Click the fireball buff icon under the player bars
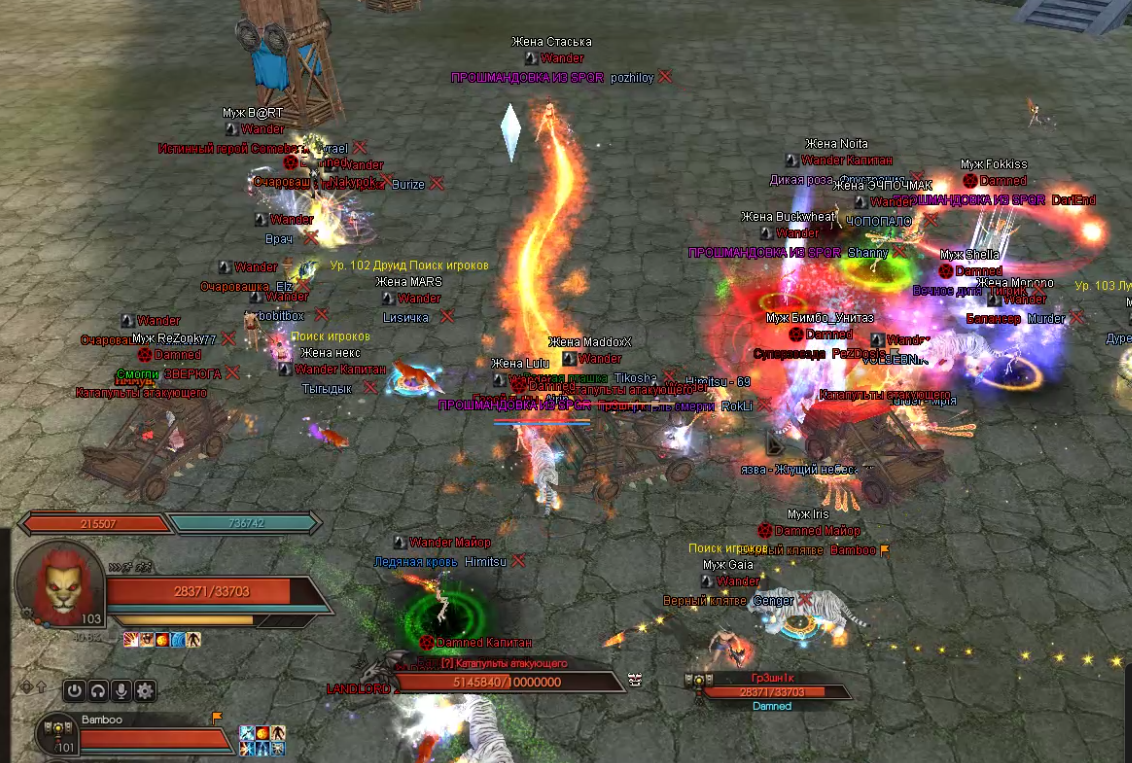 [162, 639]
